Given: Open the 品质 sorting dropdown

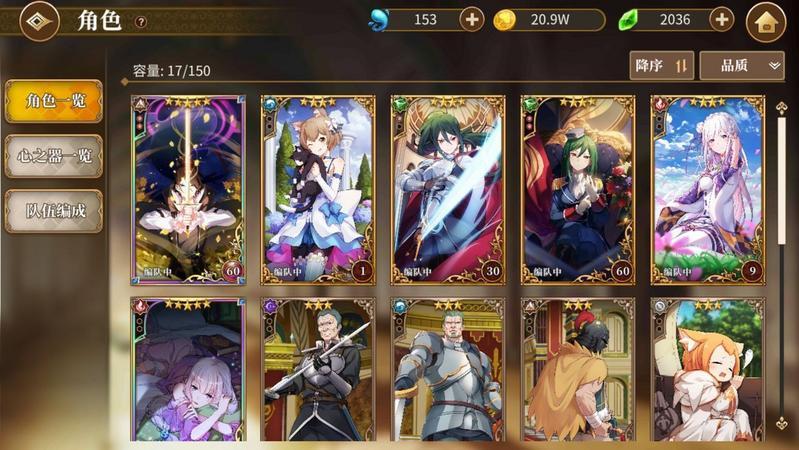Looking at the screenshot, I should click(741, 66).
